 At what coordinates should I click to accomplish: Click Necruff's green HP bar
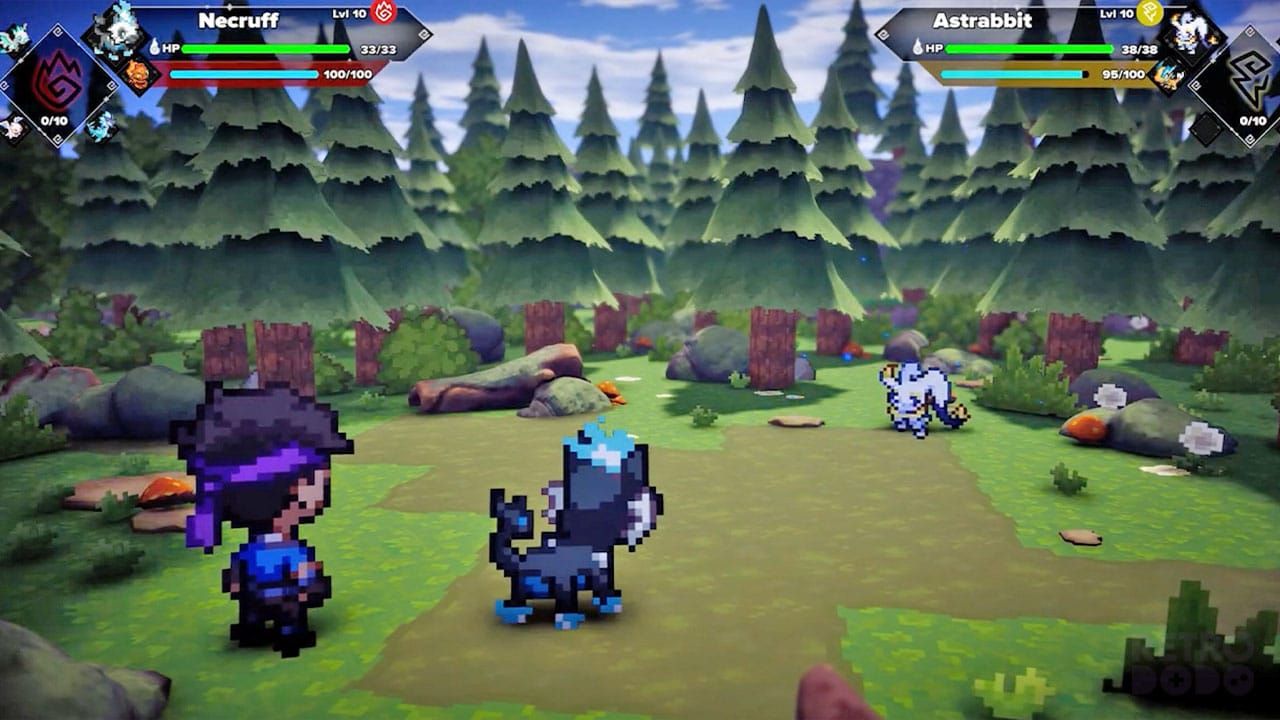[264, 49]
